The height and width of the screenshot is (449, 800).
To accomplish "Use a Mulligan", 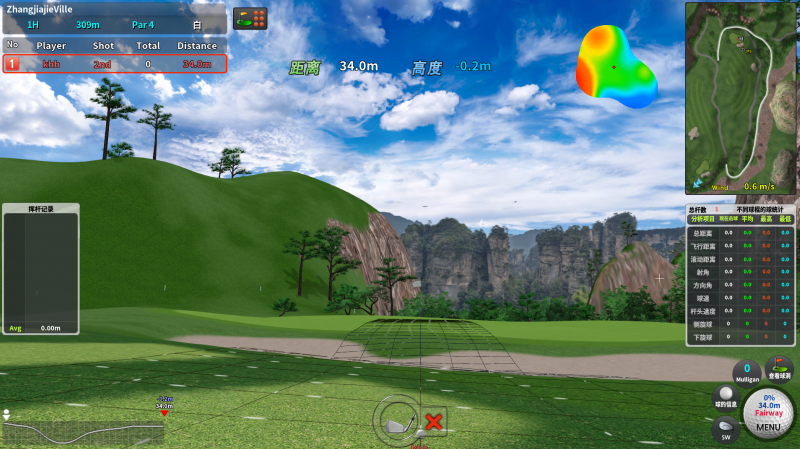I will tap(746, 371).
